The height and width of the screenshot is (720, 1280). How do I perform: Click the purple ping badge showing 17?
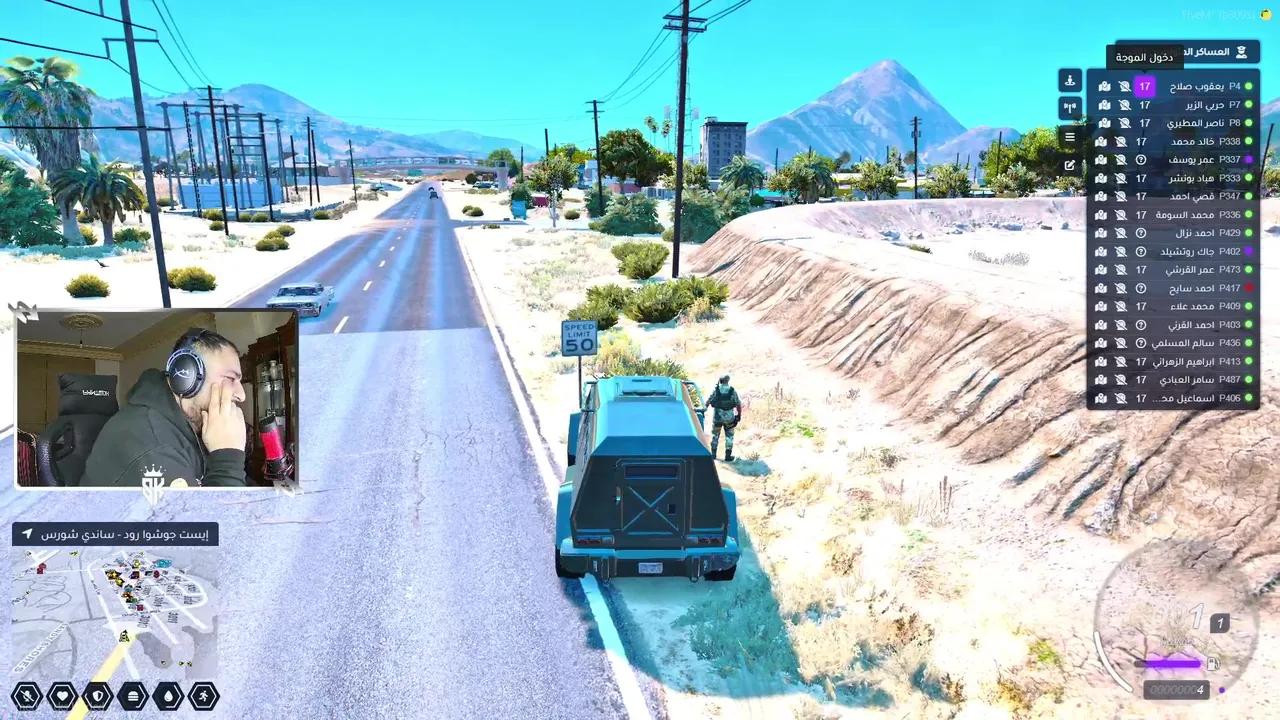pos(1145,87)
